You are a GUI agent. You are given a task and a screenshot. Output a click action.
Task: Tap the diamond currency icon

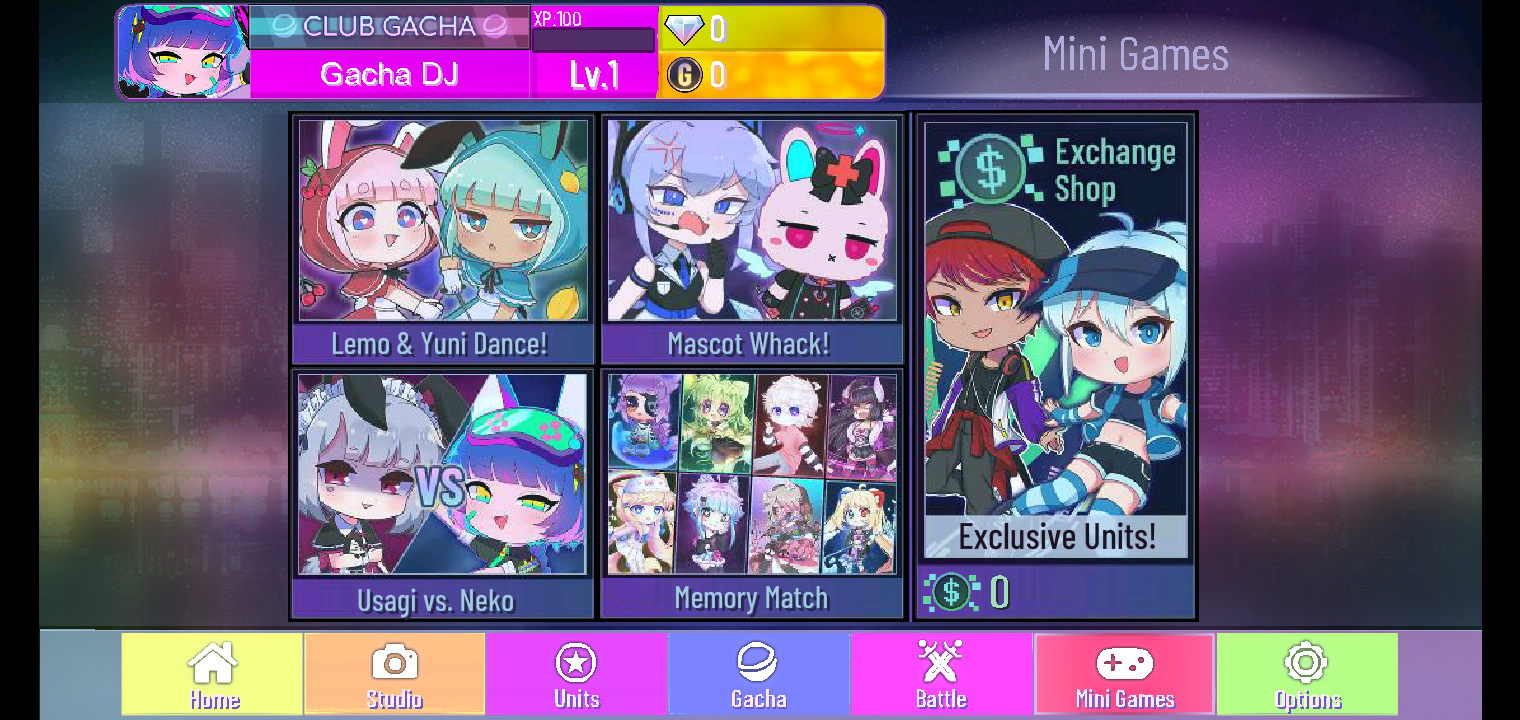(x=684, y=29)
